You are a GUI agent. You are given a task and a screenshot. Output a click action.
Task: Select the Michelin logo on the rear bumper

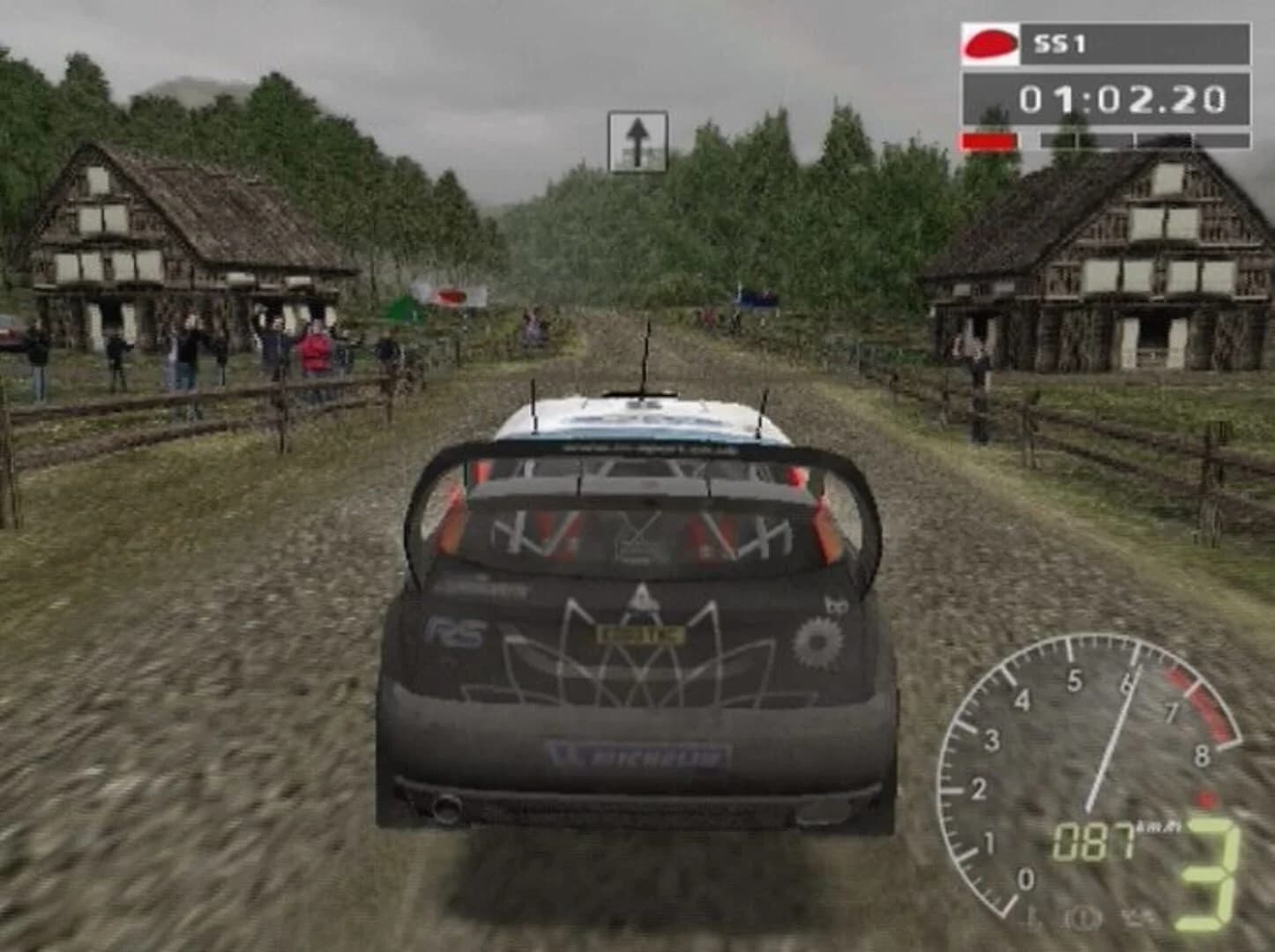point(637,756)
